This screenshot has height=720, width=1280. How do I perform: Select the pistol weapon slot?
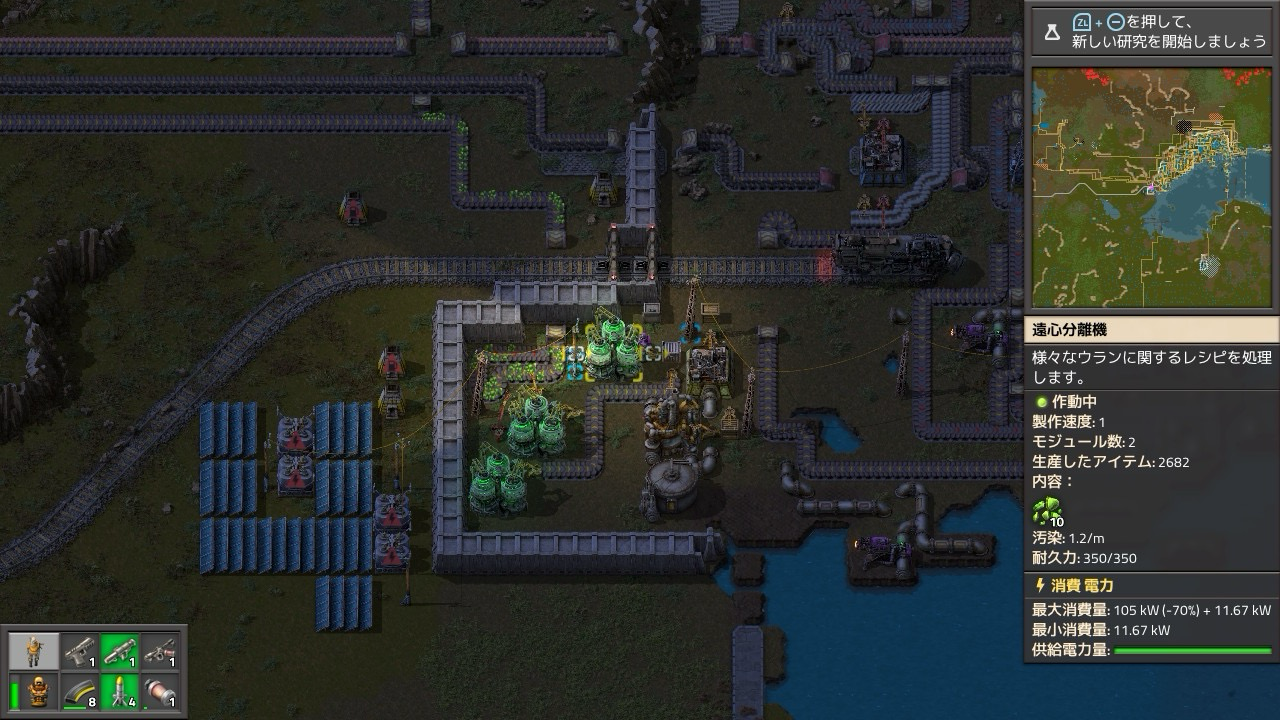79,652
